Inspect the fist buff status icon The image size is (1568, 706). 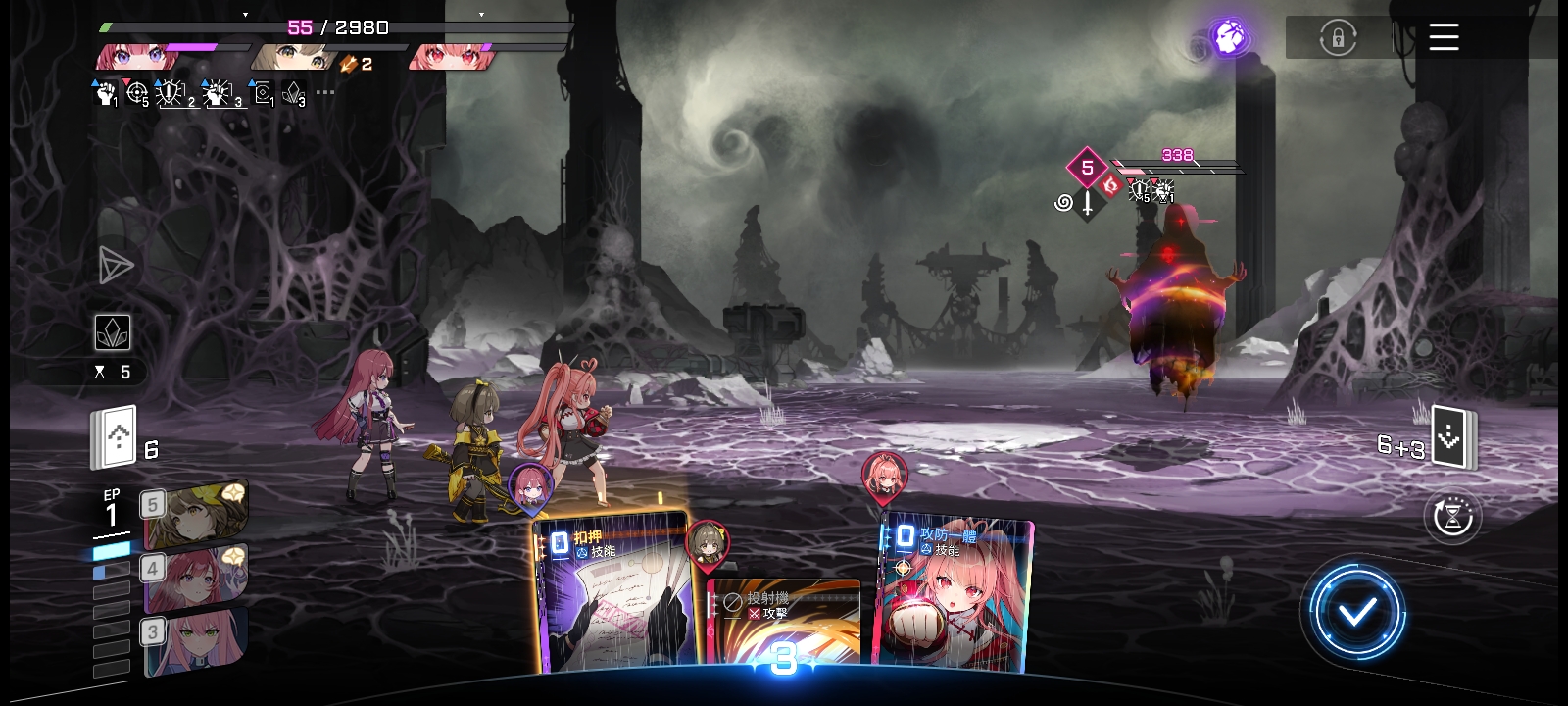click(105, 94)
